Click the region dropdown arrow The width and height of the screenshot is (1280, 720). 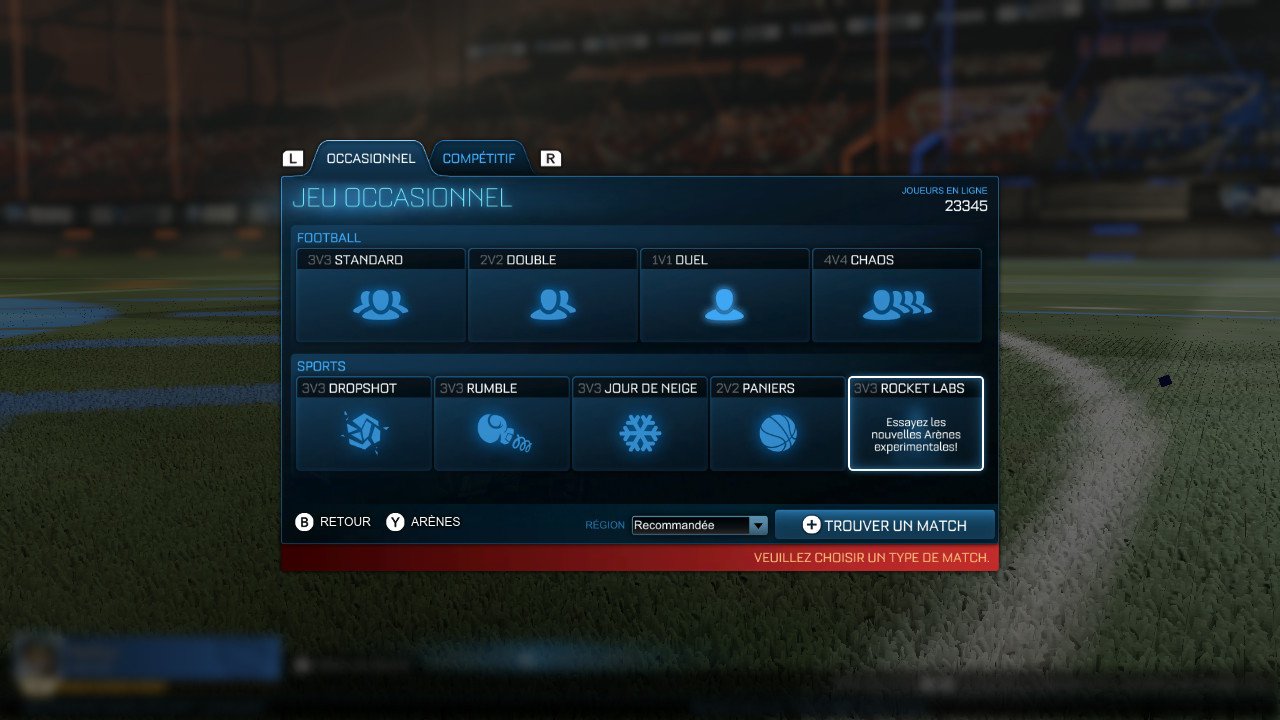tap(759, 524)
